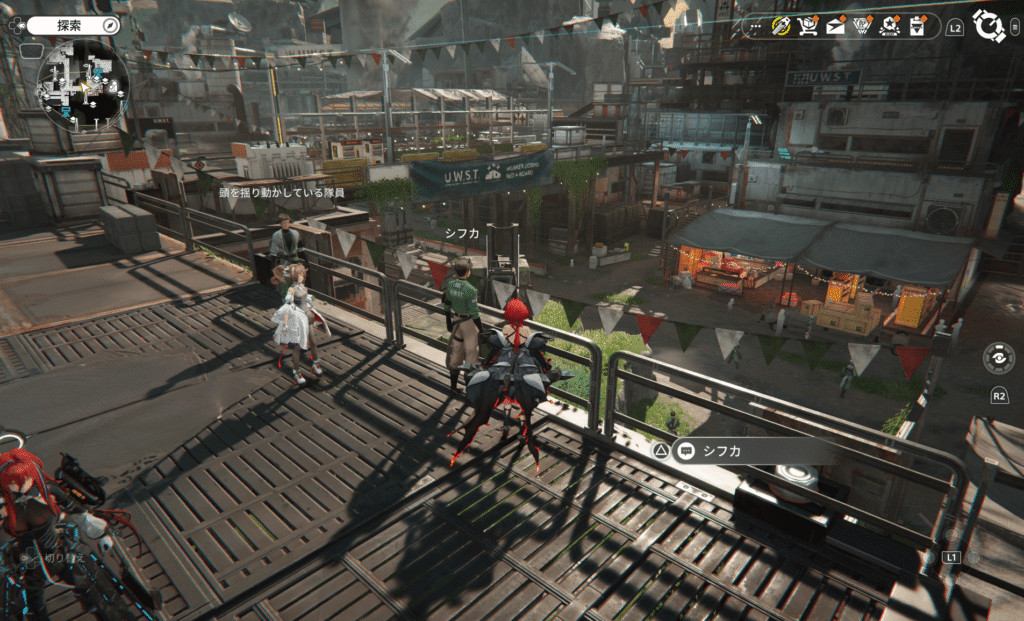Open the large circular main menu icon

coord(988,25)
